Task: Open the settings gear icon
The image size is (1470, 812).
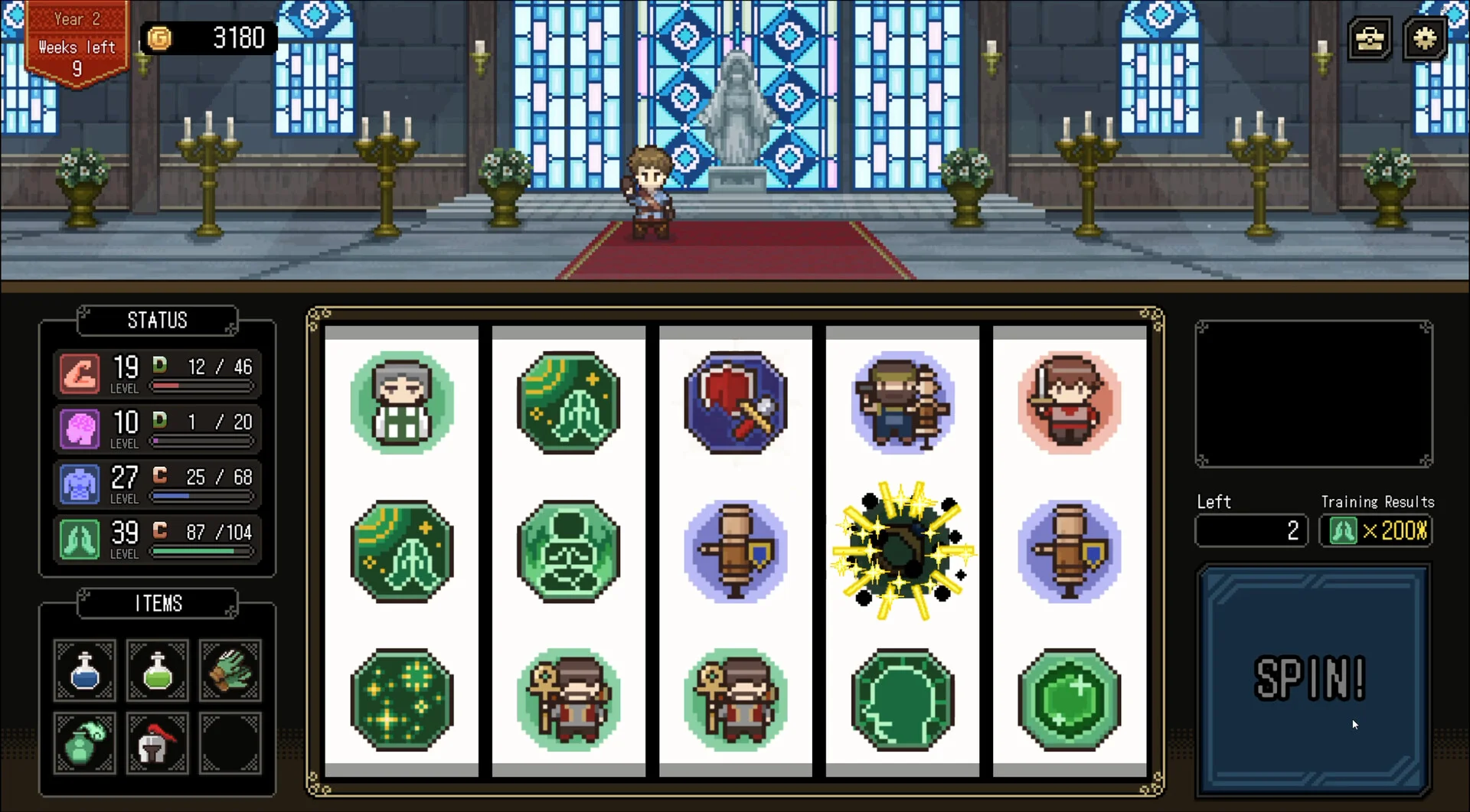Action: pos(1424,38)
